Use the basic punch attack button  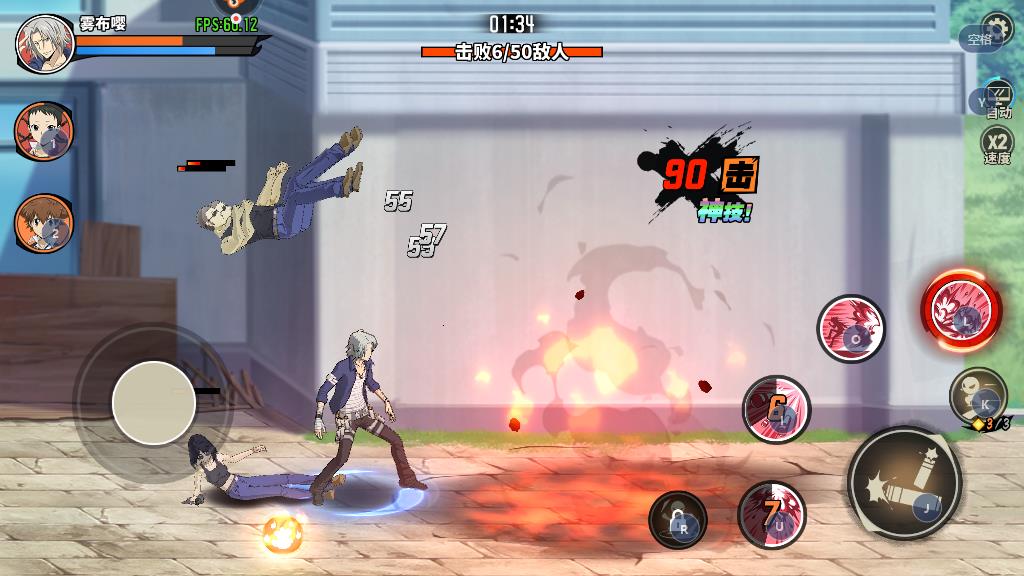904,484
